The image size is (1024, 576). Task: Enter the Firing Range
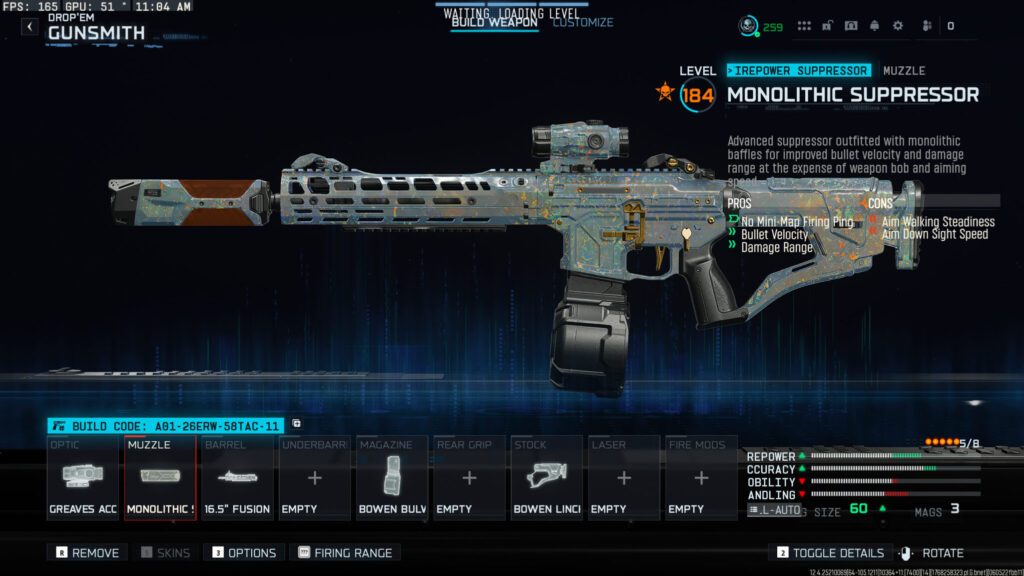(345, 553)
